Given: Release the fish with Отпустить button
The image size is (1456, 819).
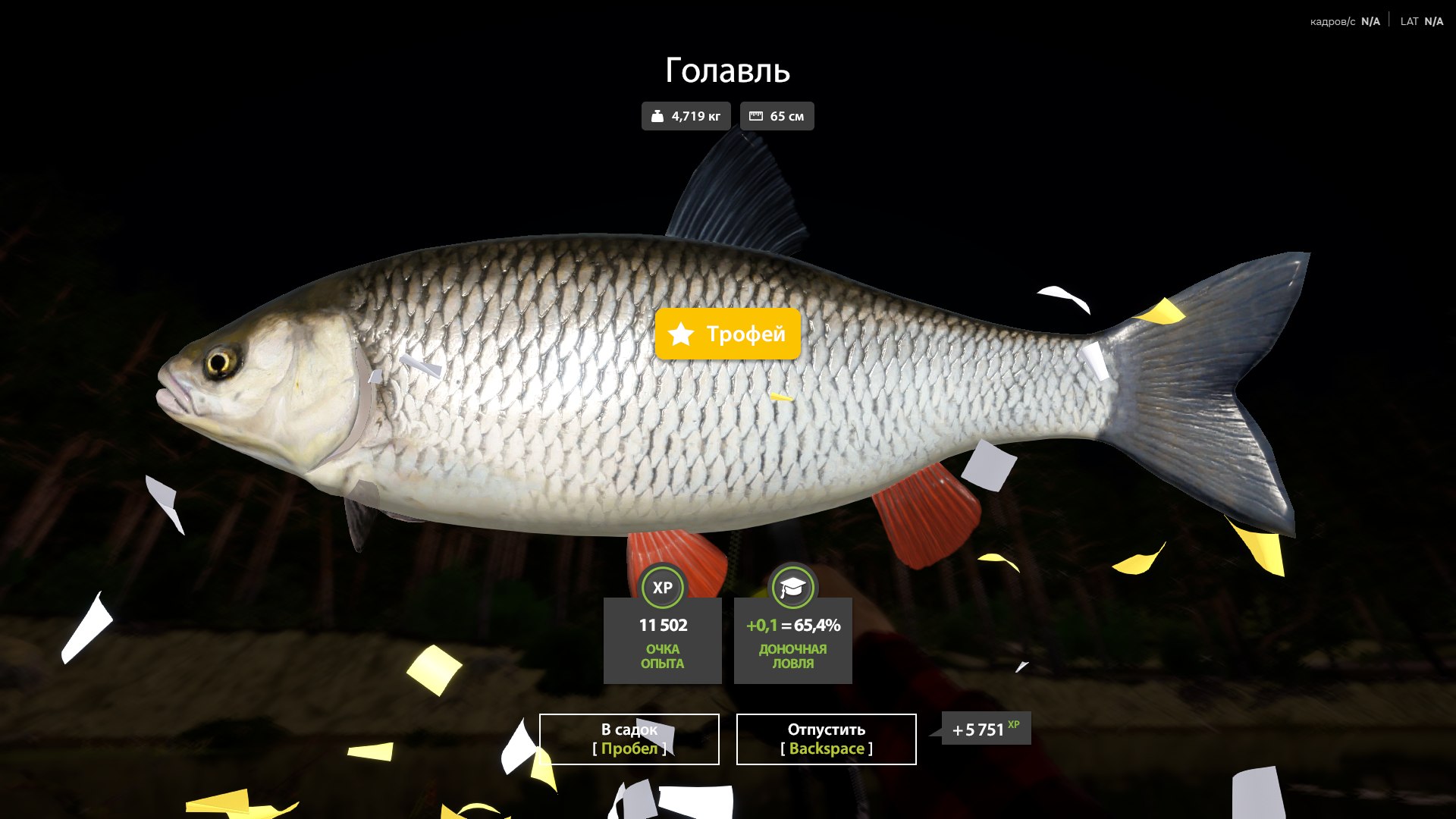Looking at the screenshot, I should click(x=826, y=739).
